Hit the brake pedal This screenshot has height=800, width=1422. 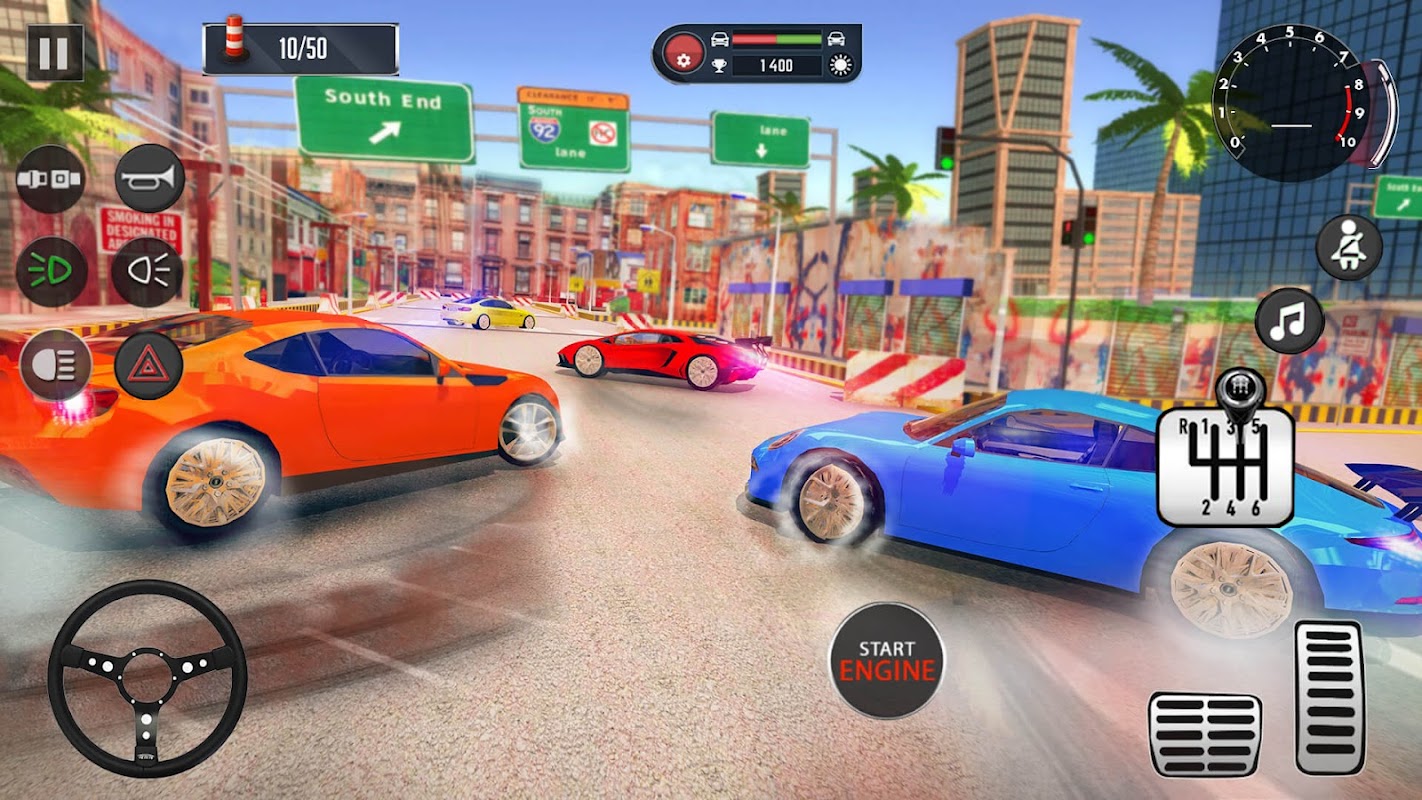point(1205,733)
